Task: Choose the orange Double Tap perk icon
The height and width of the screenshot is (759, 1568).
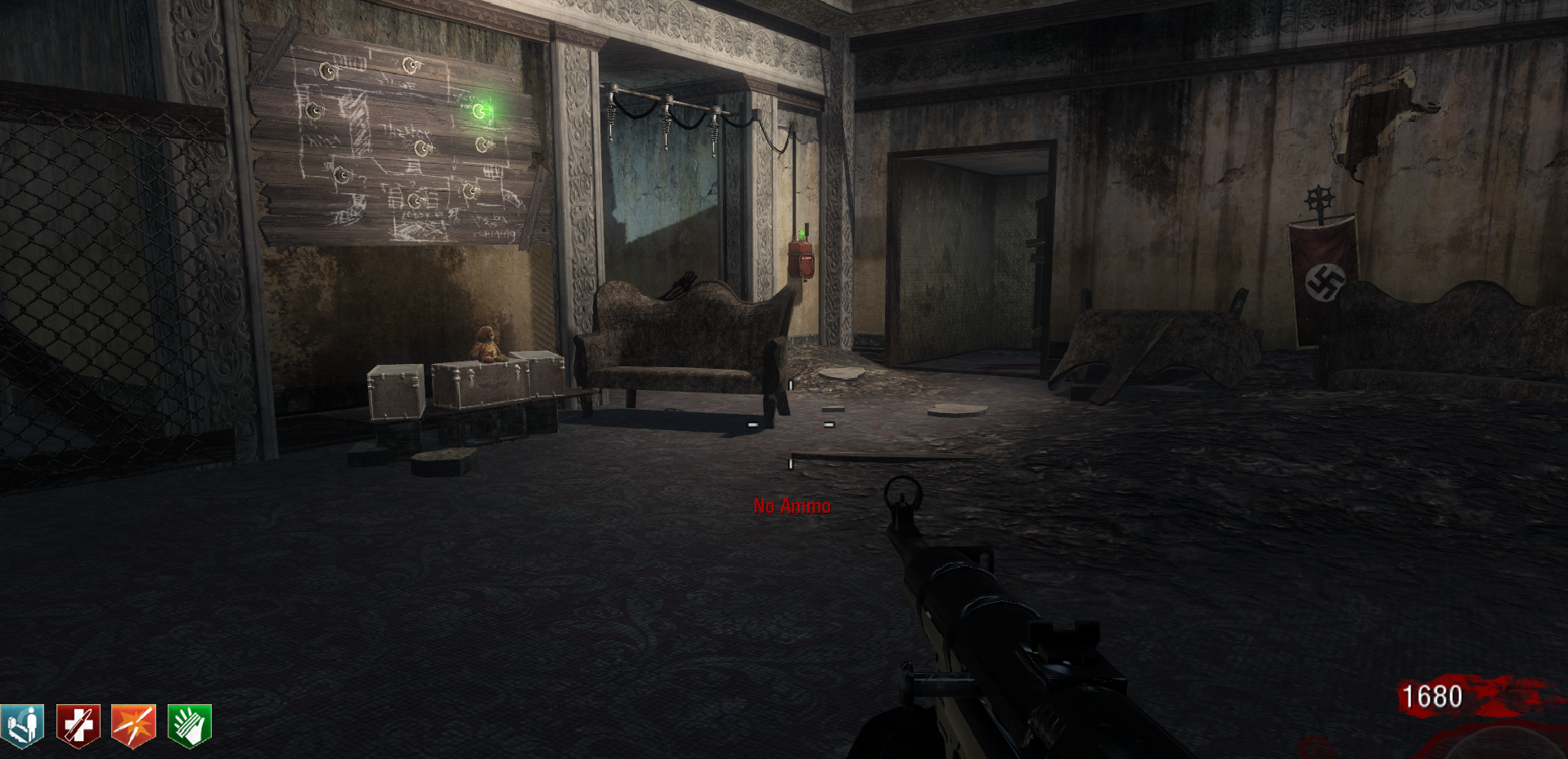Action: click(133, 725)
